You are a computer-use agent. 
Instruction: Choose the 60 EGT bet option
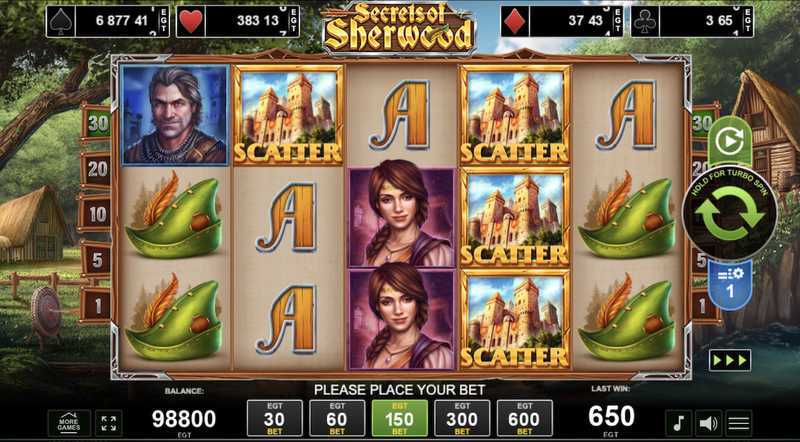point(337,418)
